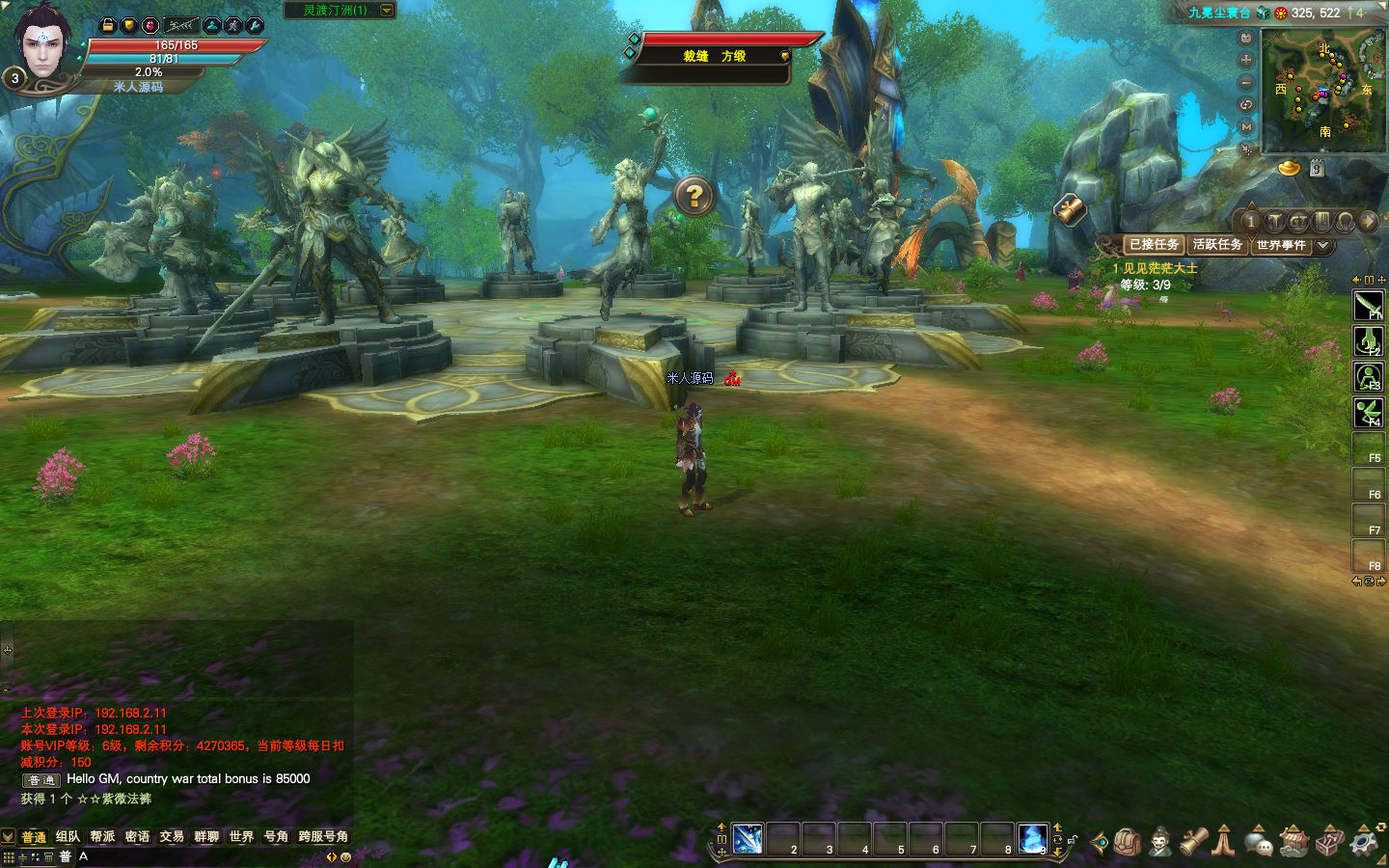The image size is (1389, 868).
Task: Open the world map via the M button
Action: [x=1246, y=127]
